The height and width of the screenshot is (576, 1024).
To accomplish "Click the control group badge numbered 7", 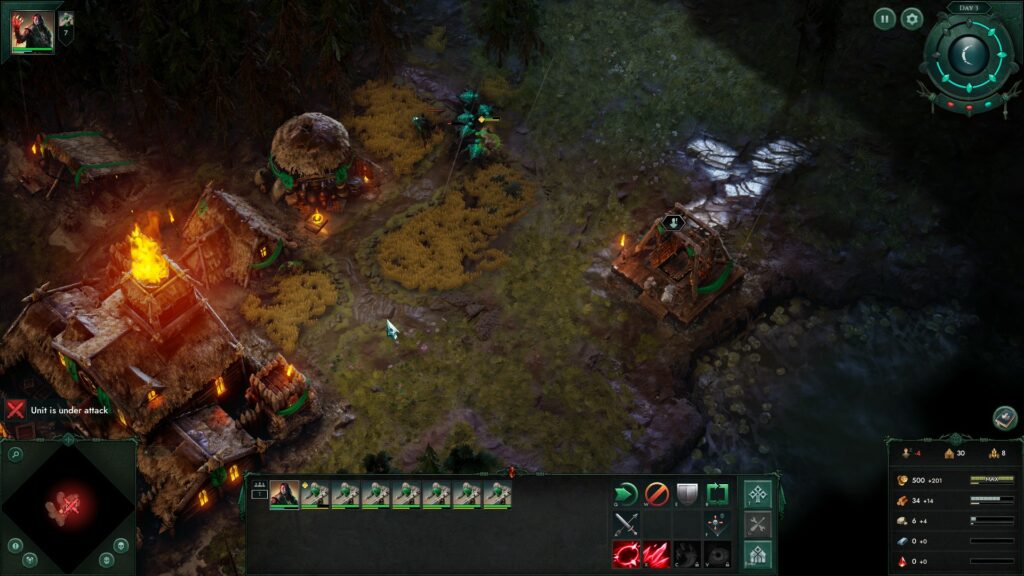I will (67, 27).
